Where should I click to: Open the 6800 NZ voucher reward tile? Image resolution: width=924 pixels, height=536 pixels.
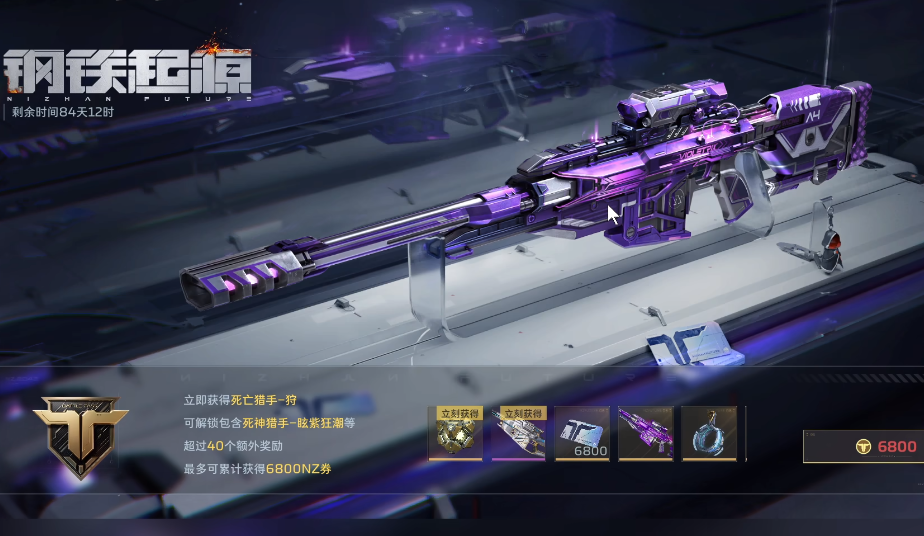582,434
